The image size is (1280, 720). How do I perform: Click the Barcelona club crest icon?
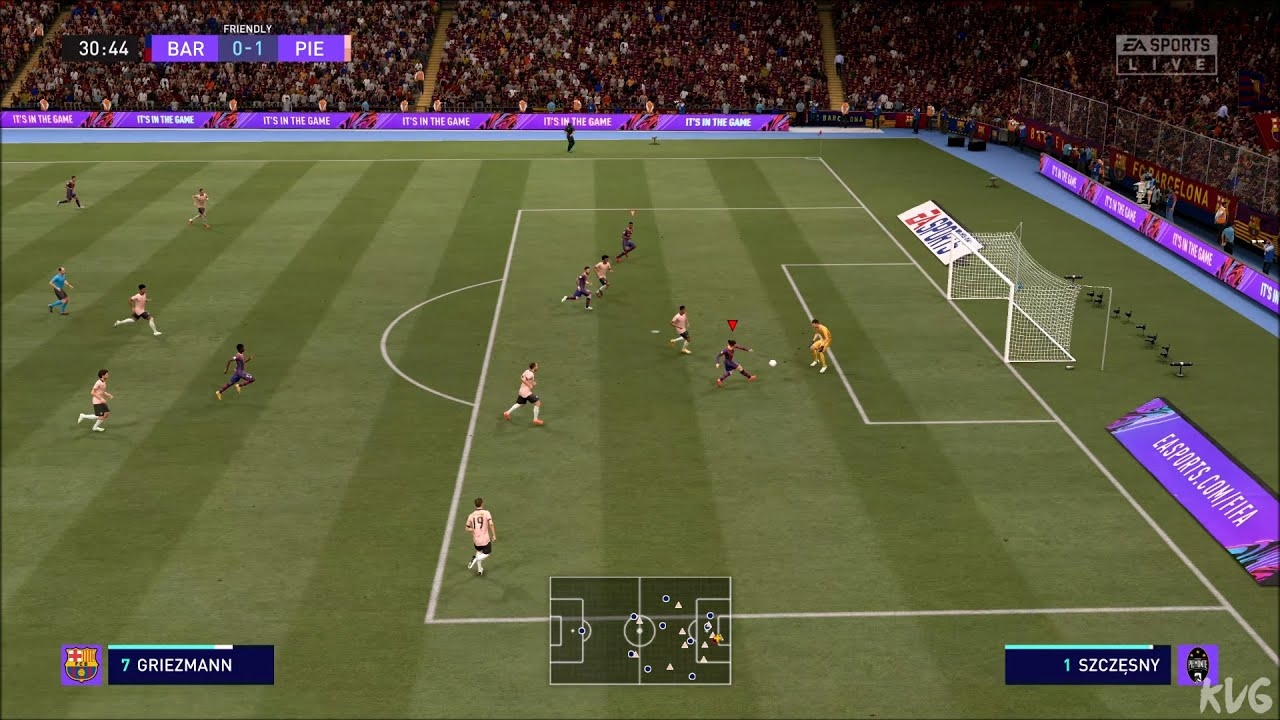tap(80, 663)
